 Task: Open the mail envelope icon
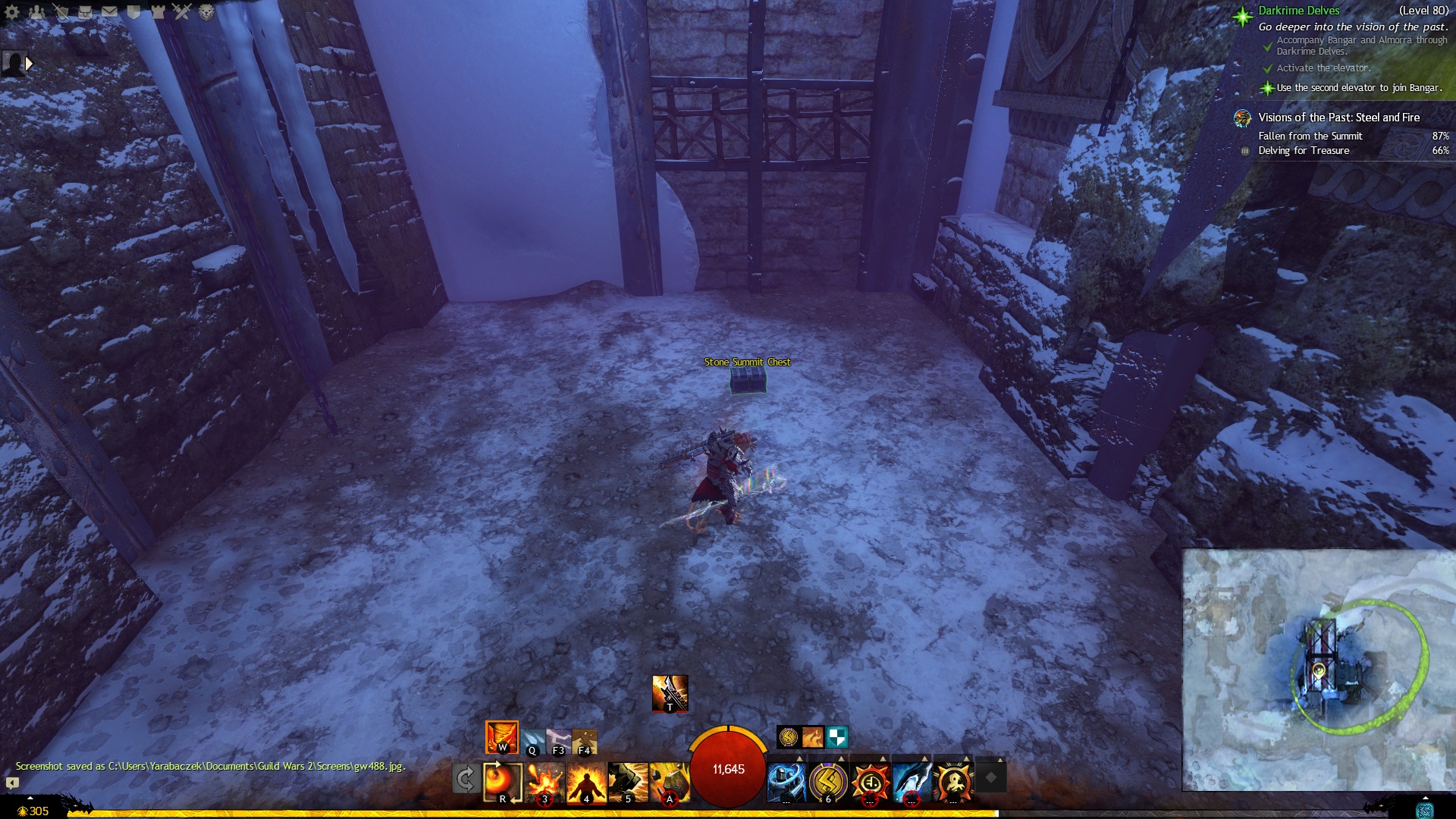click(109, 12)
